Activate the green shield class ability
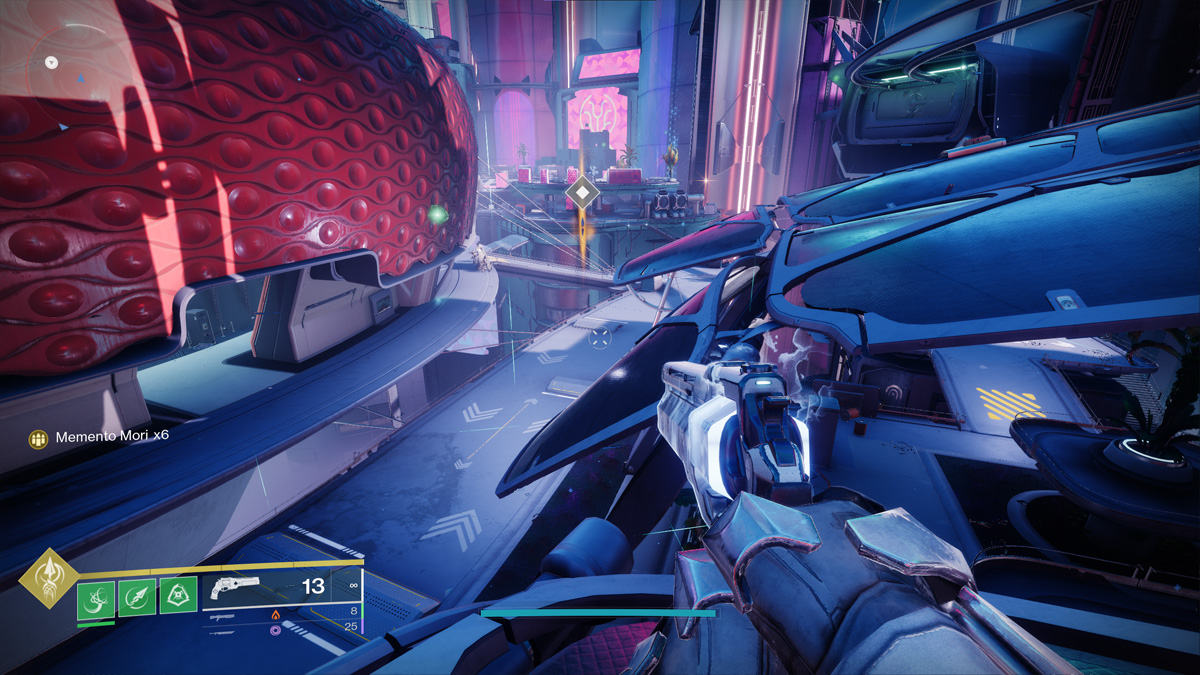The width and height of the screenshot is (1200, 675). [x=178, y=598]
